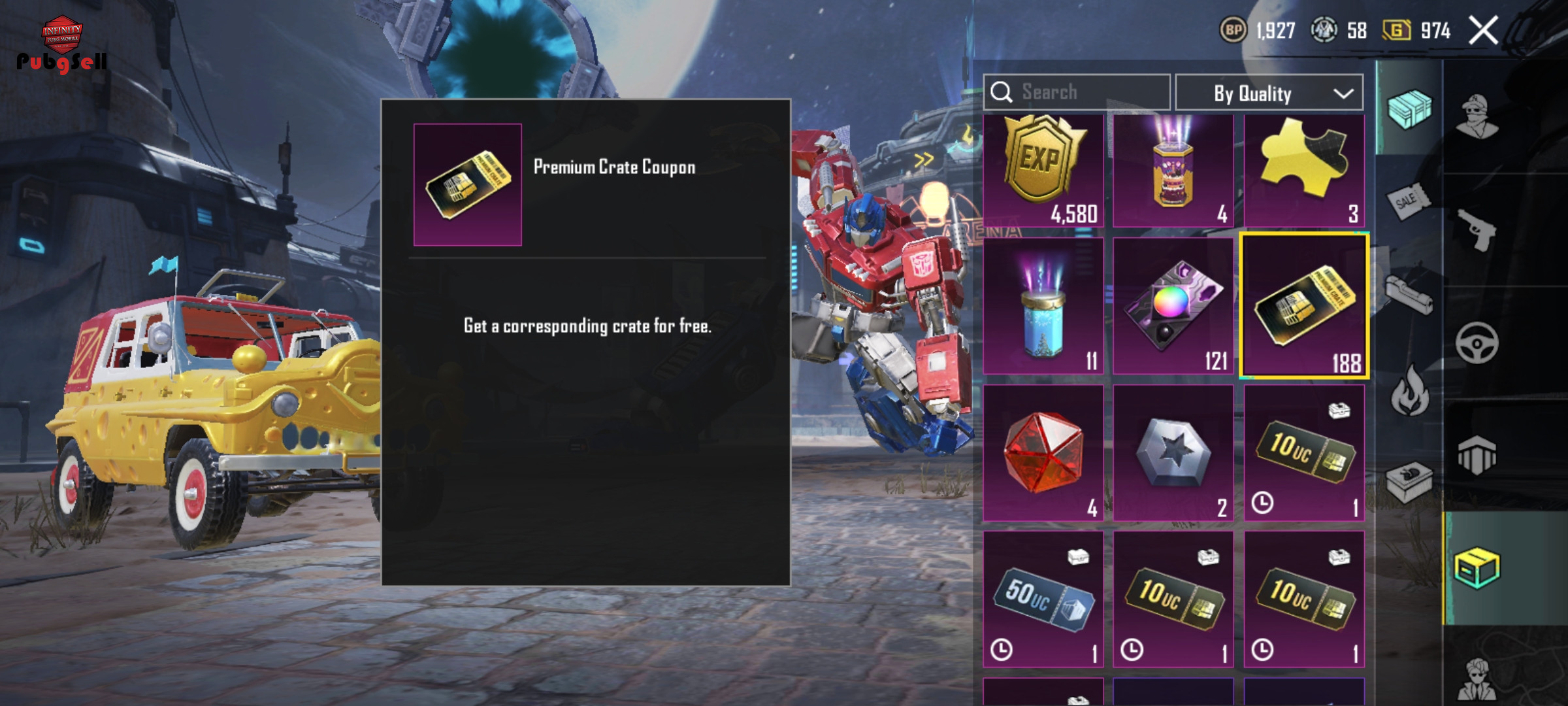Choose the blue canister item with 11
1568x706 pixels.
1043,306
